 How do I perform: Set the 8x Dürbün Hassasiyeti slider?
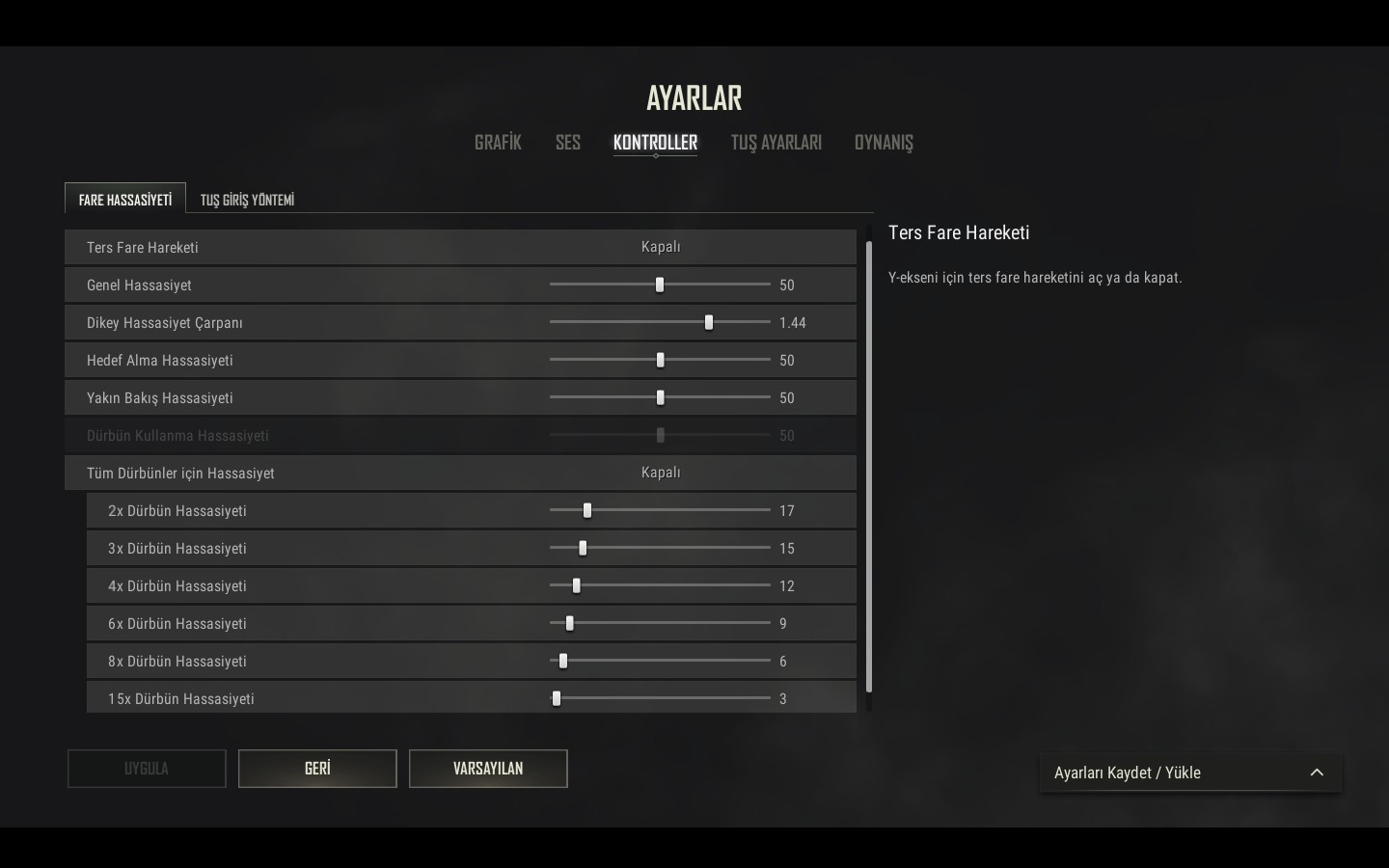(x=563, y=661)
